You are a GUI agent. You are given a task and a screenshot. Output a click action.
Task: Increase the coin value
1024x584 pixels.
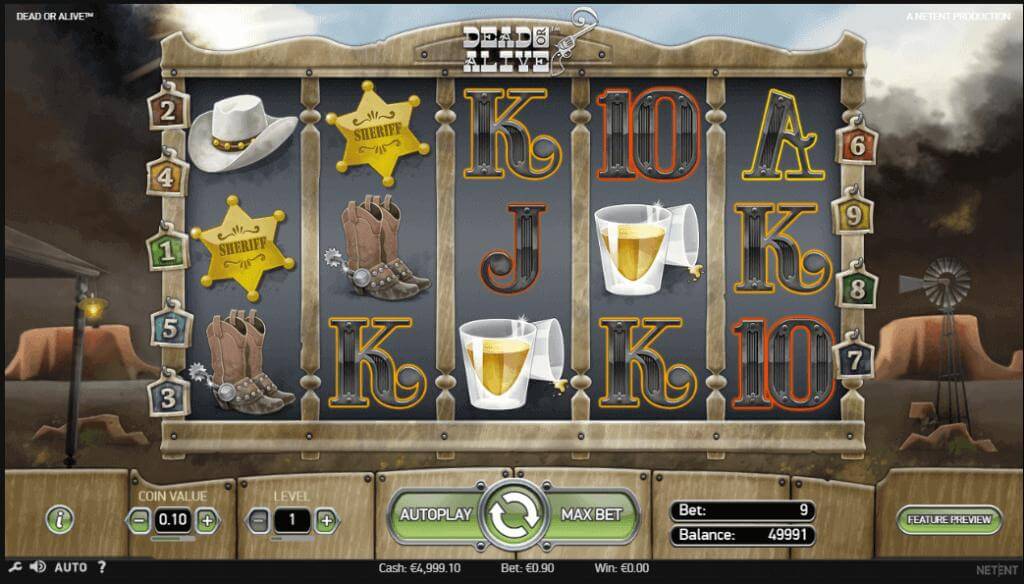(206, 520)
